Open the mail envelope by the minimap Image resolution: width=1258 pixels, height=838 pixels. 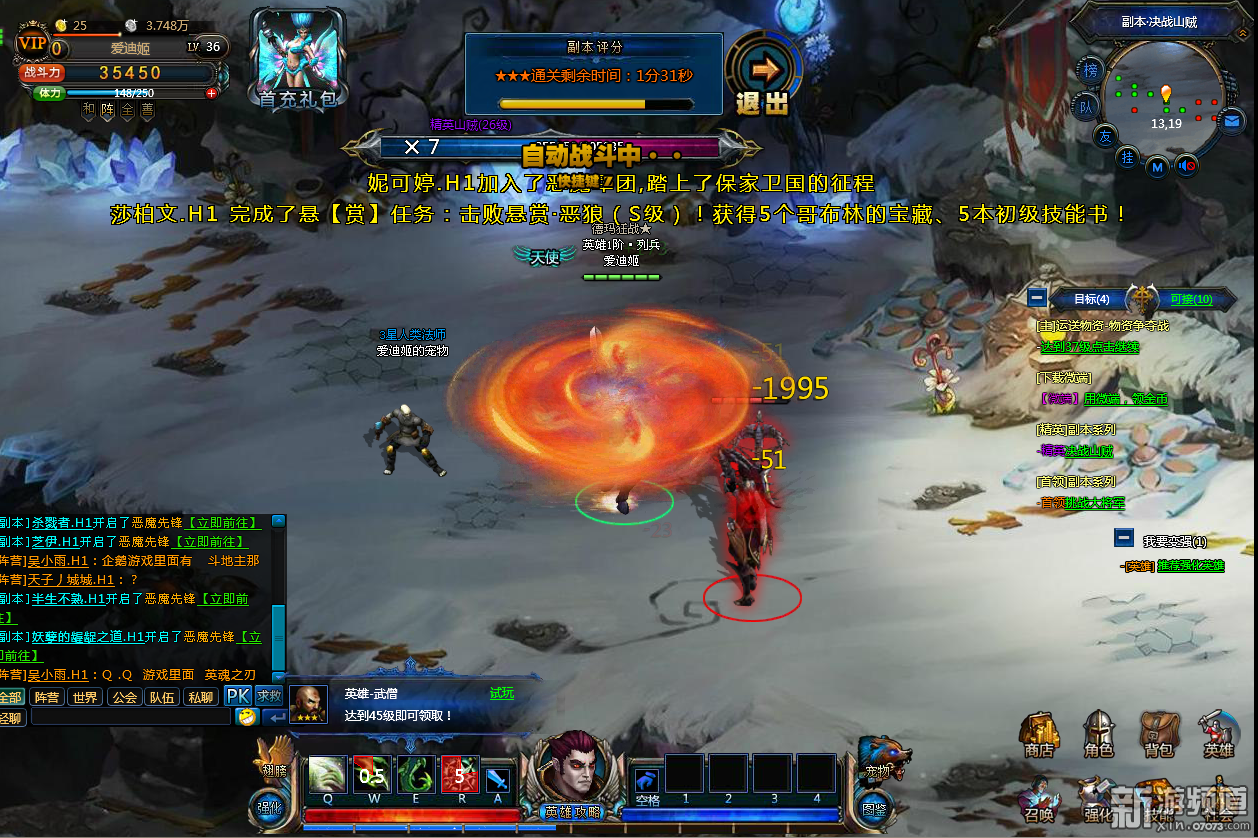[1232, 121]
